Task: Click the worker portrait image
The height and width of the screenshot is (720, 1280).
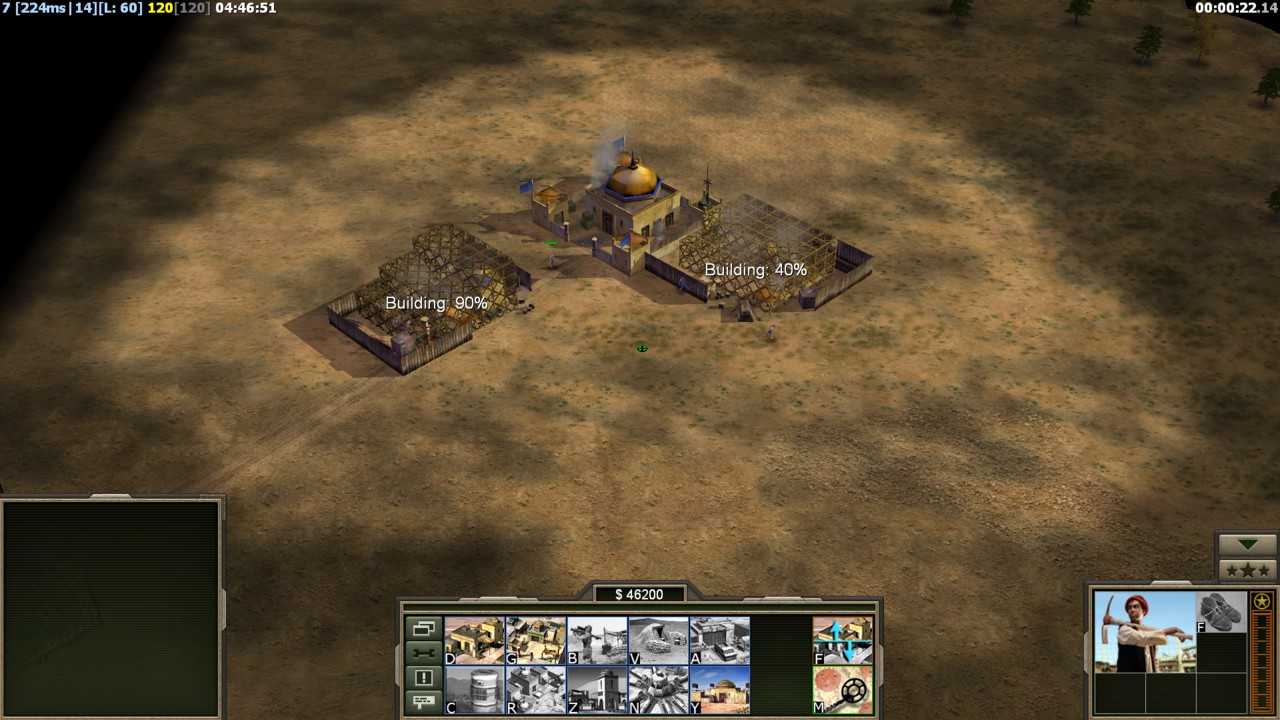Action: [1143, 630]
